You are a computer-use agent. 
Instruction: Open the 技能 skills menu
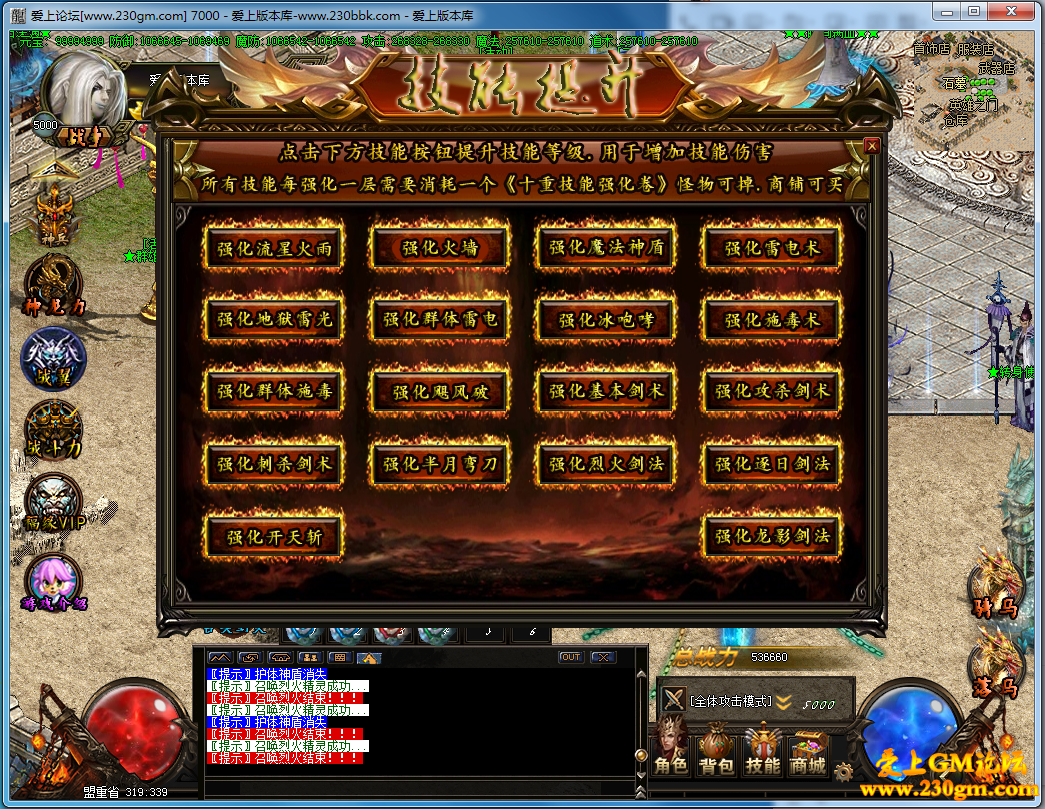[762, 751]
